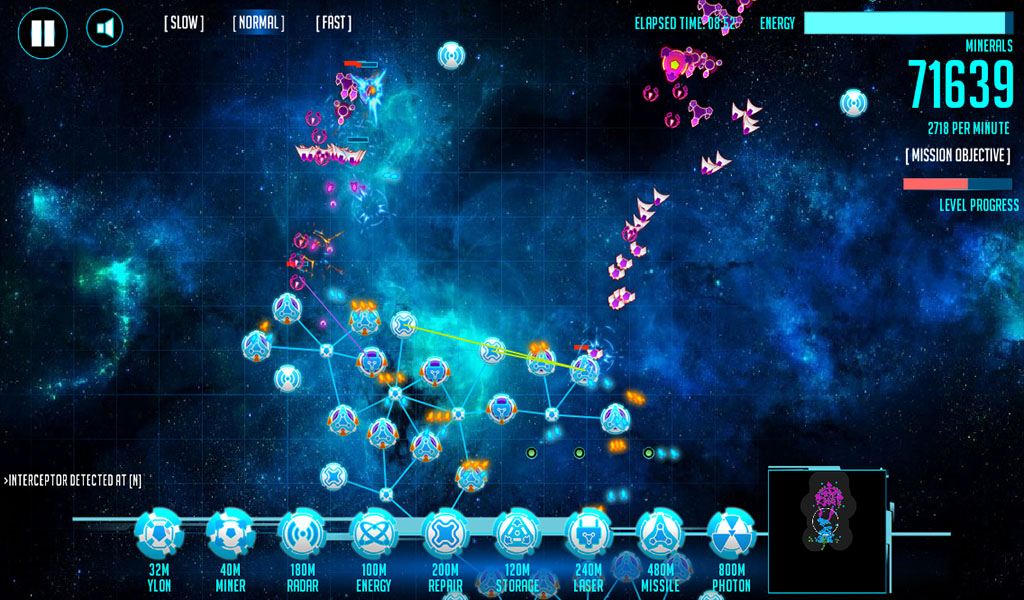The width and height of the screenshot is (1024, 600).
Task: Select the Ylon build icon
Action: tap(159, 534)
